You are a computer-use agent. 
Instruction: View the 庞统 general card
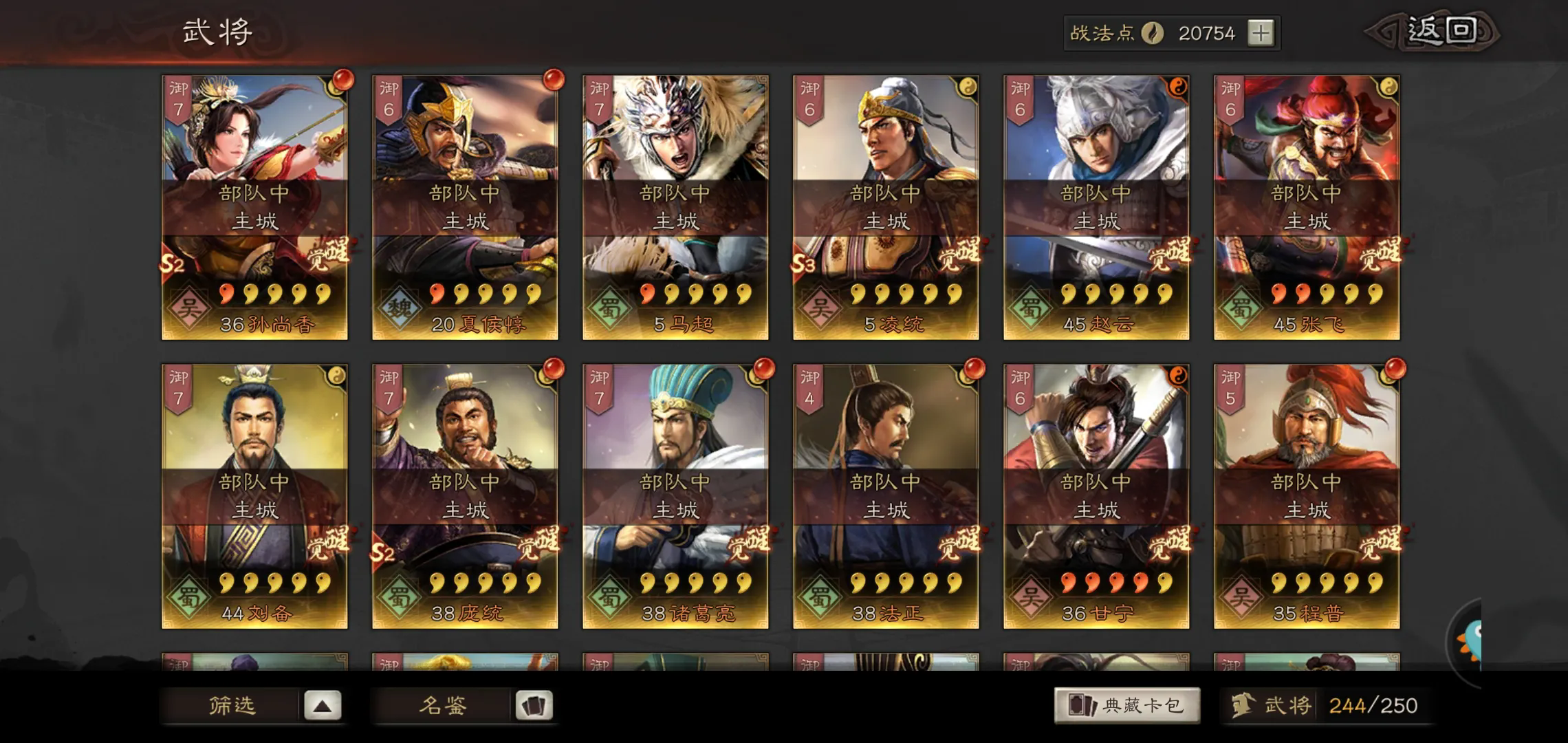tap(465, 495)
